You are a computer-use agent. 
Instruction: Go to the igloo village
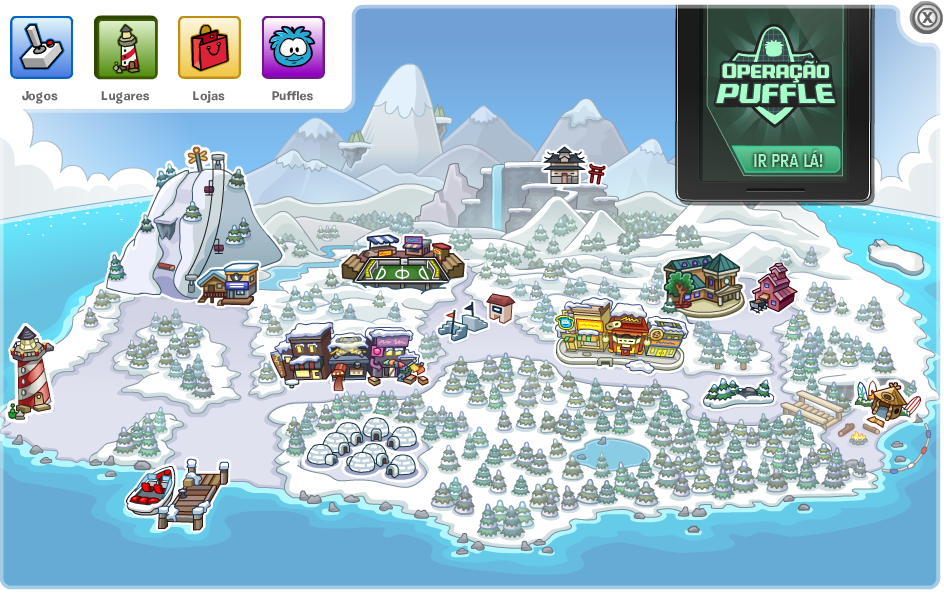point(362,448)
